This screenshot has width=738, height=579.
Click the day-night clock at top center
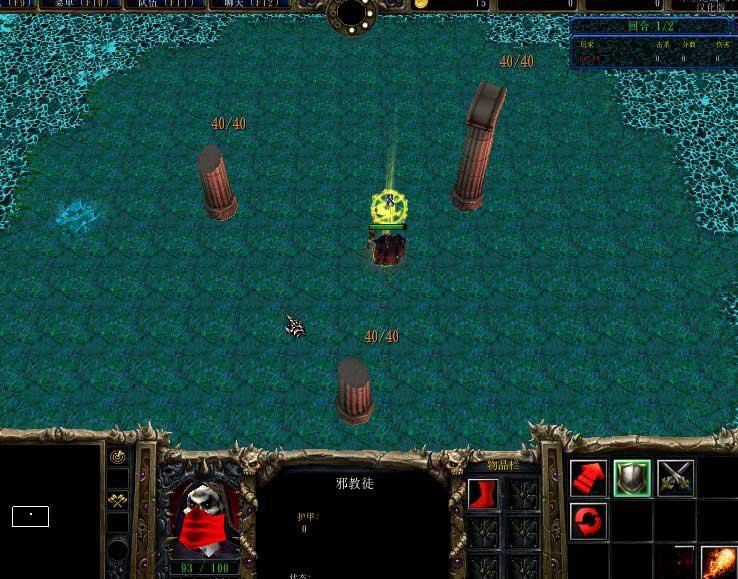tap(352, 12)
